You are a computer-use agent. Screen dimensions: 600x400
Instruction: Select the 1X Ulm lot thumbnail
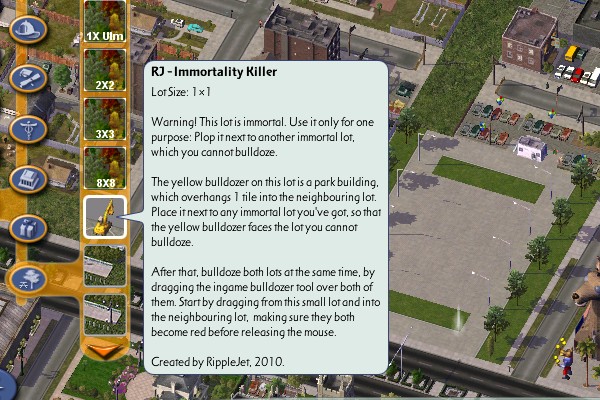tap(104, 20)
